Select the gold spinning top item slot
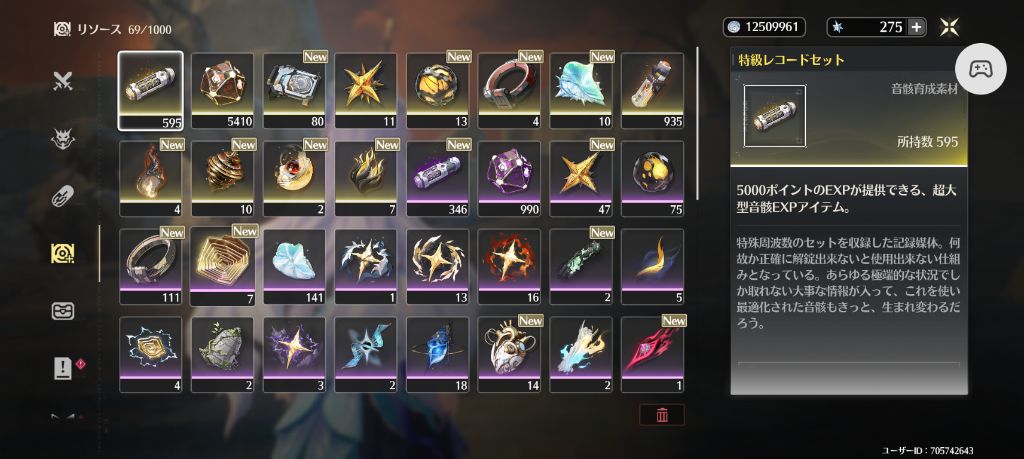The width and height of the screenshot is (1024, 459). (222, 178)
